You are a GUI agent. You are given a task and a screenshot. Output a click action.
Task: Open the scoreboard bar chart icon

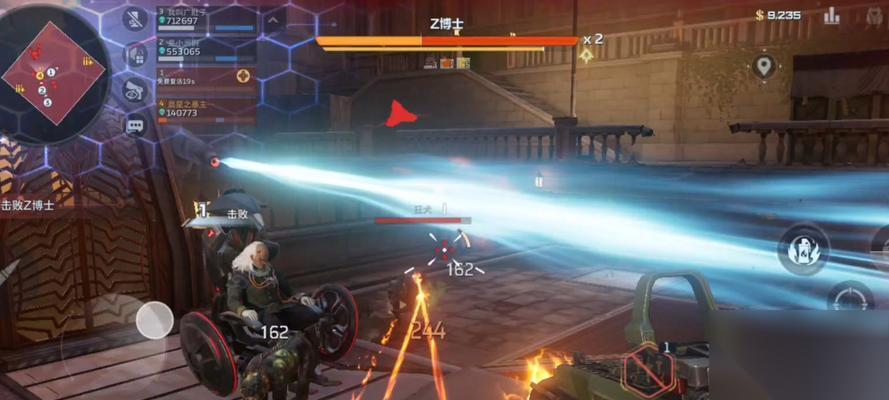(x=831, y=15)
